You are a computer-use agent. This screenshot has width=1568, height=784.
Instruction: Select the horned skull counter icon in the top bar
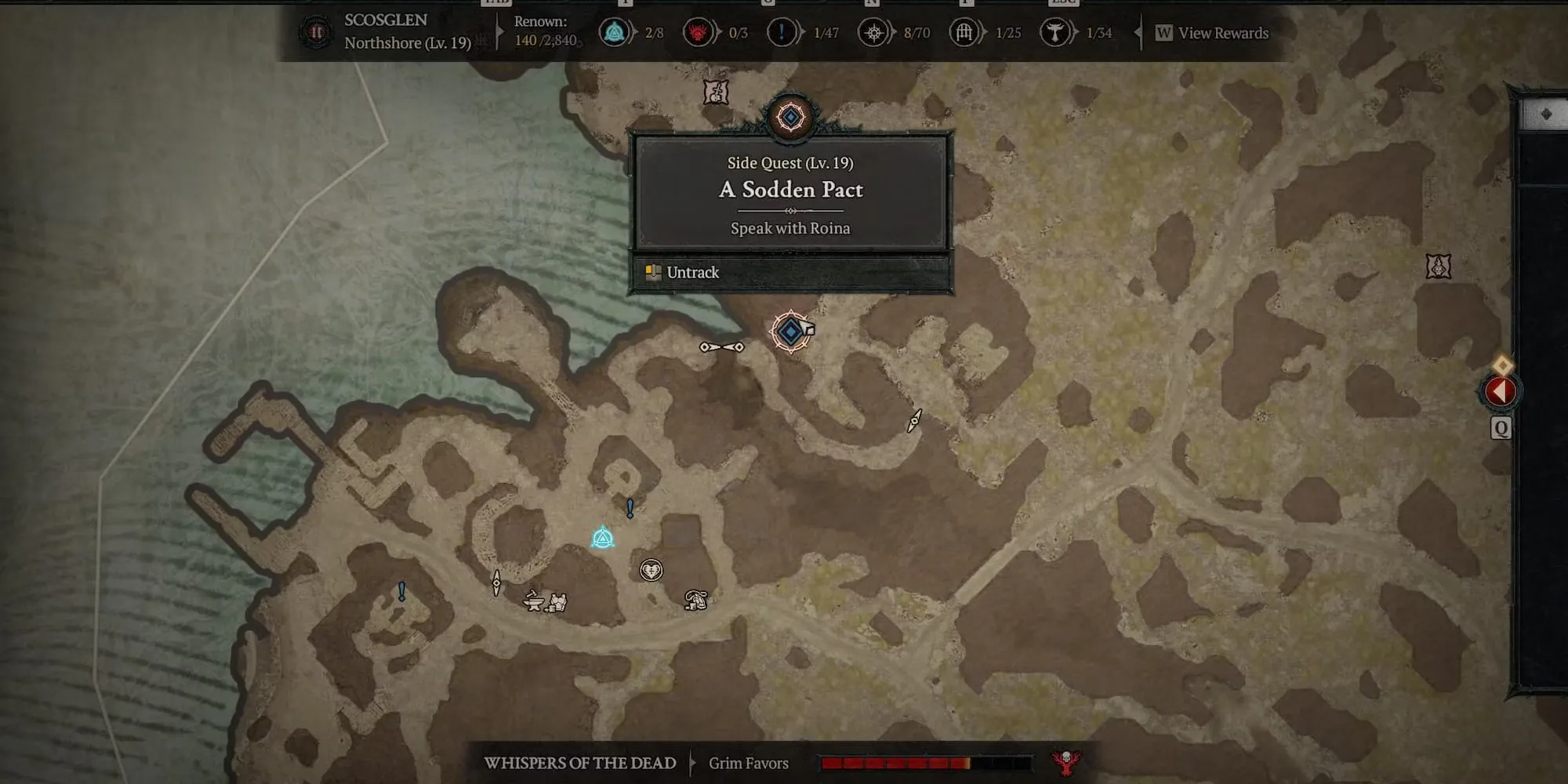(x=1054, y=33)
